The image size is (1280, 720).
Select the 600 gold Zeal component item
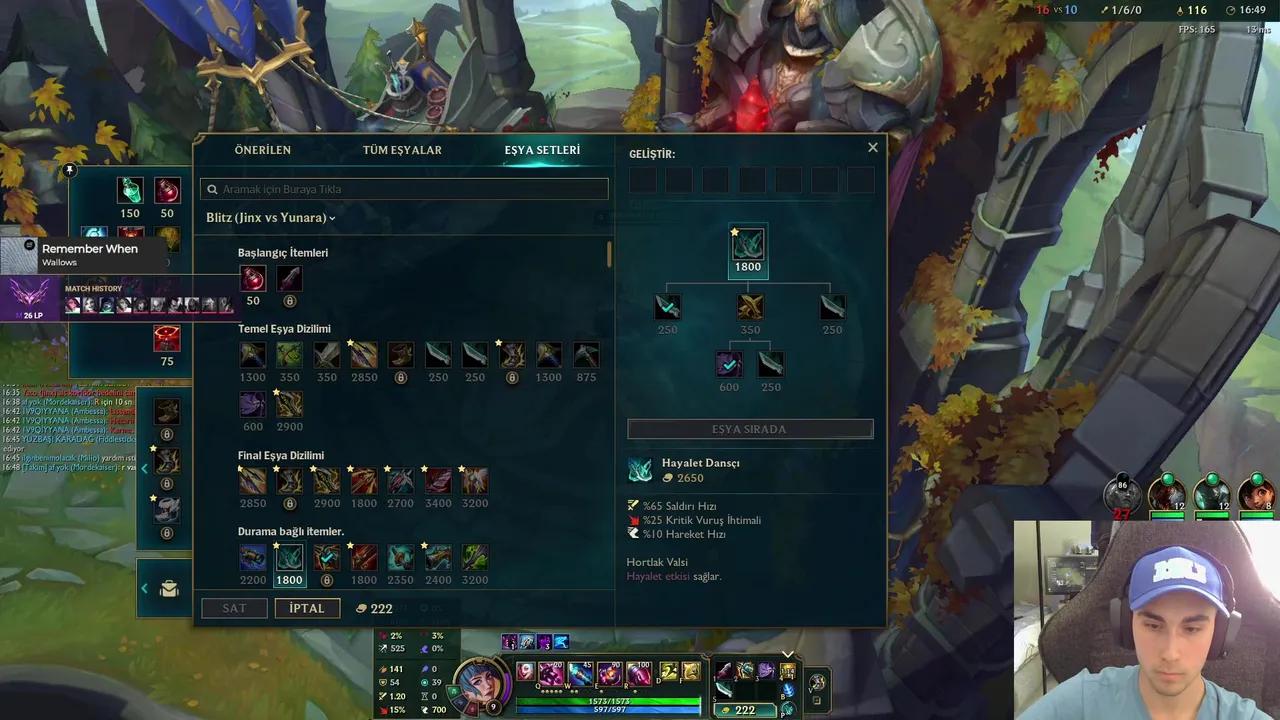(x=729, y=364)
